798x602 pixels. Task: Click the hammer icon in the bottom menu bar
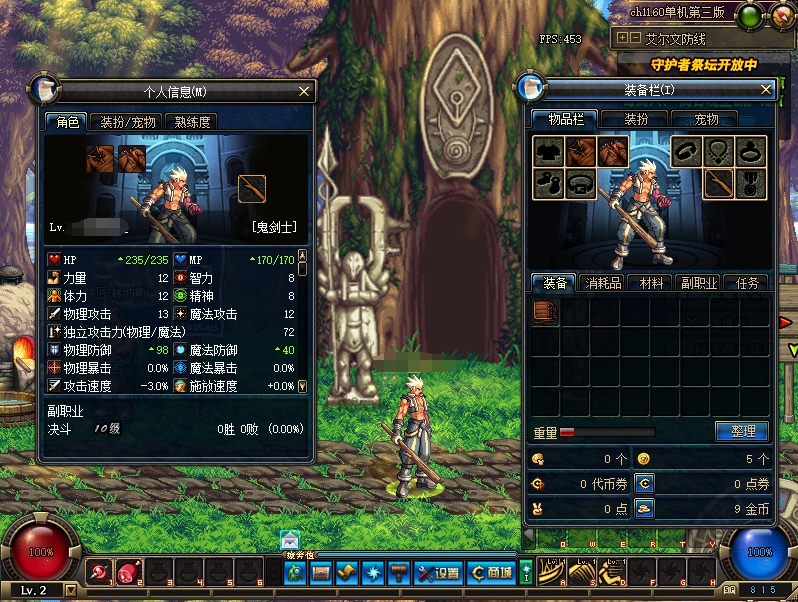coord(398,573)
